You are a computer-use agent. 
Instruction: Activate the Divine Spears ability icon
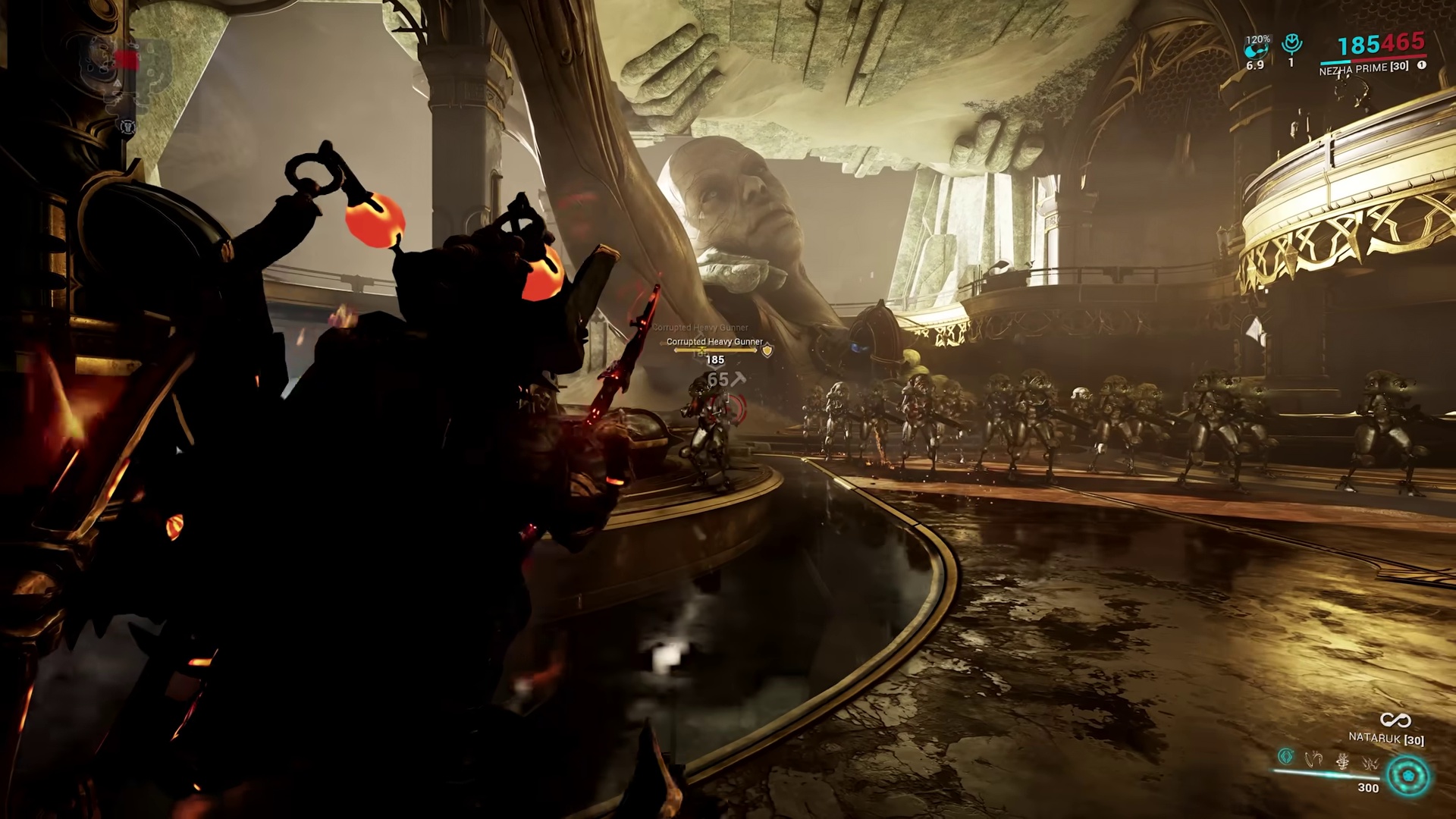coord(1370,763)
